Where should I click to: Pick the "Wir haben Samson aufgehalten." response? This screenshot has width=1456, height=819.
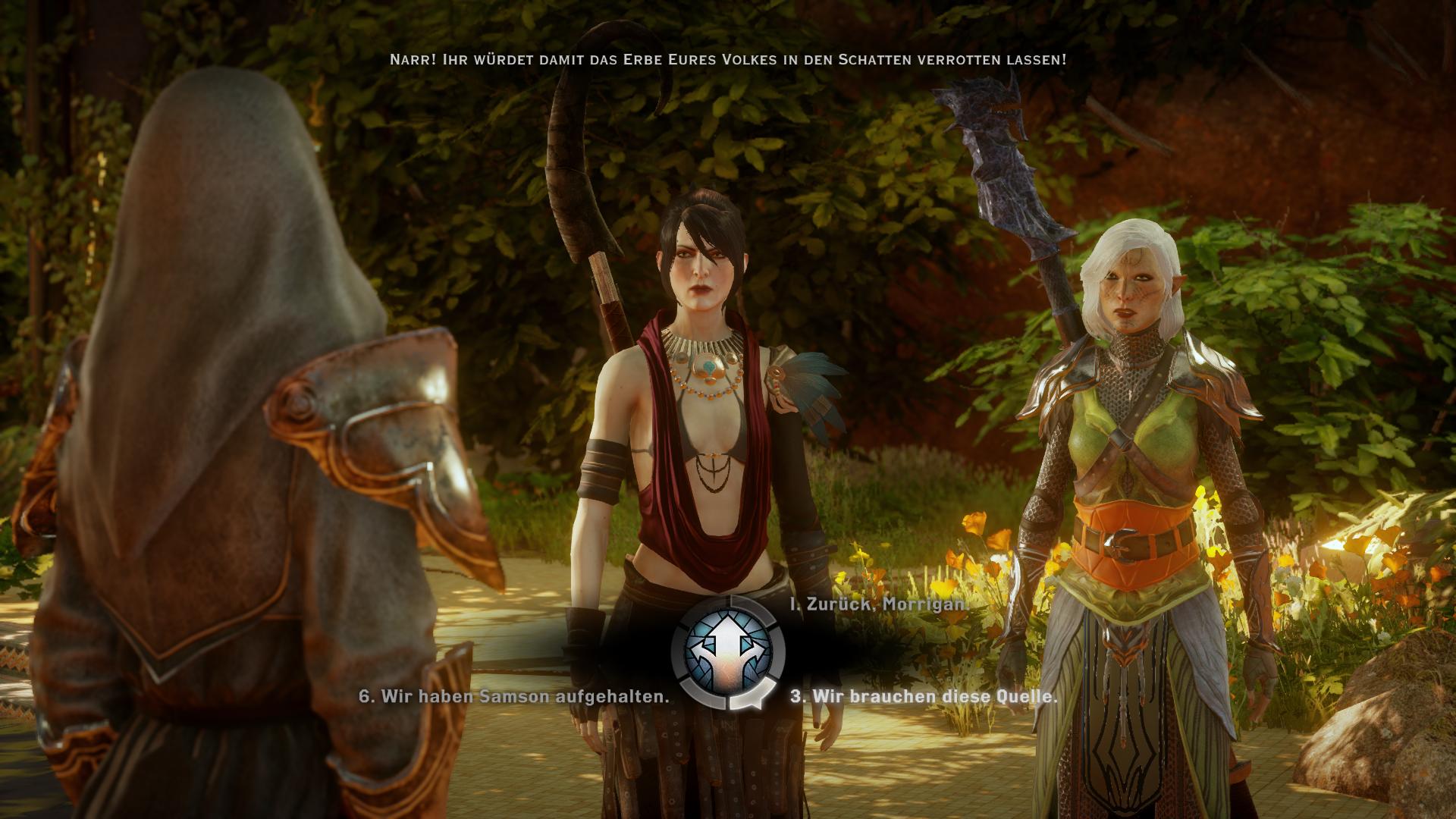coord(514,696)
